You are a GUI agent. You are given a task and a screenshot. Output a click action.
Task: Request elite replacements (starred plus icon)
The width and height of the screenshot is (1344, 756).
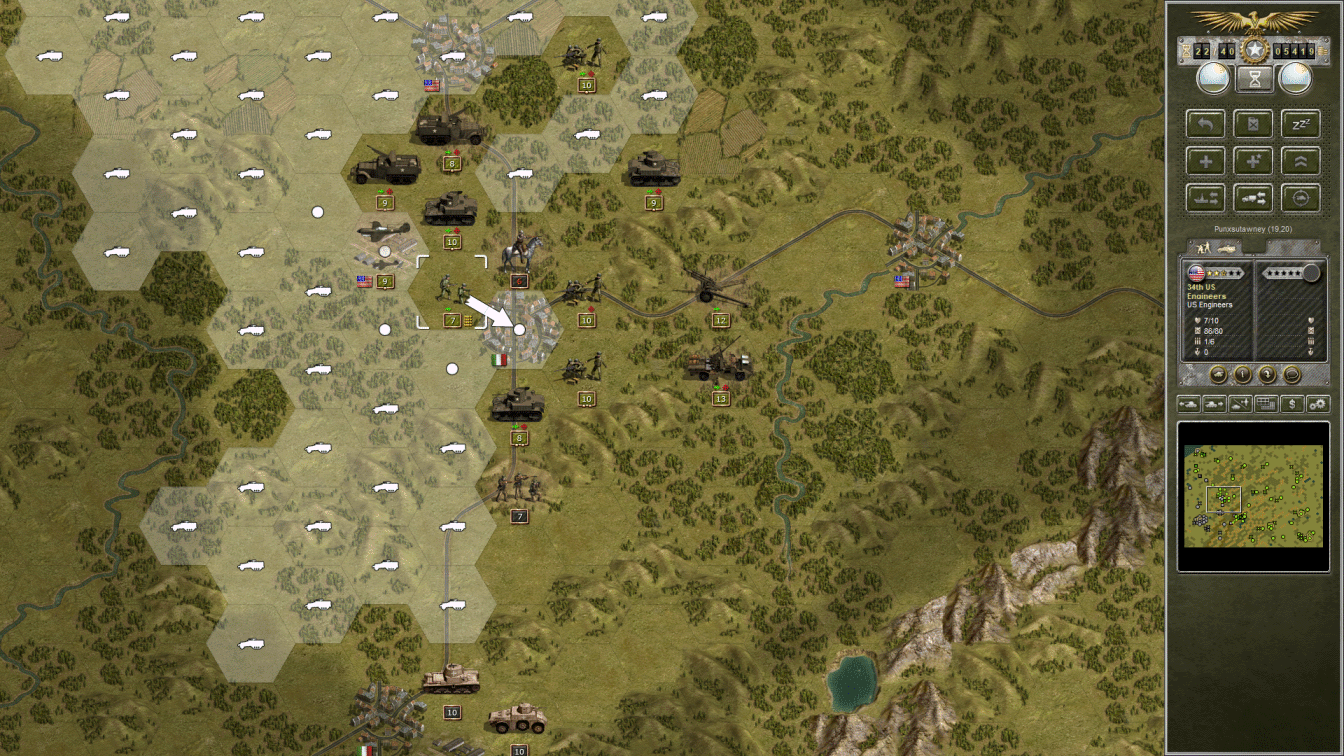(1253, 161)
